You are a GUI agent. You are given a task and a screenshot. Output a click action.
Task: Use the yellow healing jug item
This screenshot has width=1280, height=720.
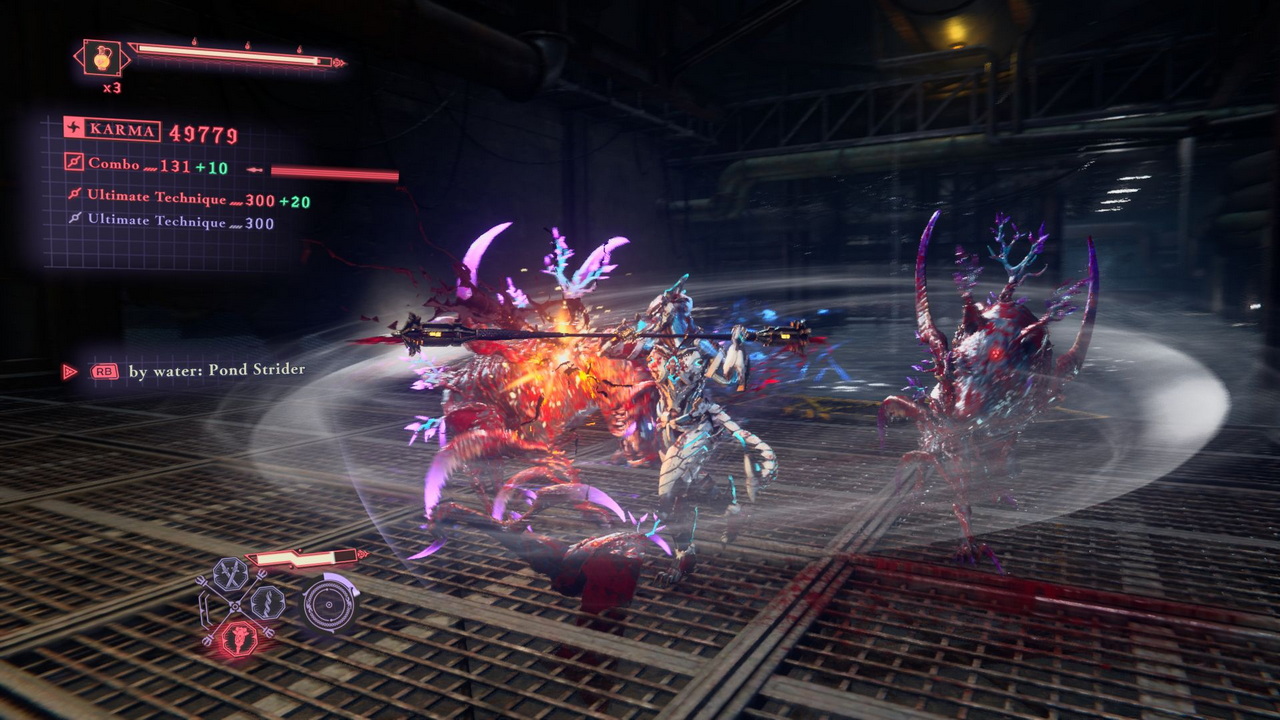(x=102, y=58)
